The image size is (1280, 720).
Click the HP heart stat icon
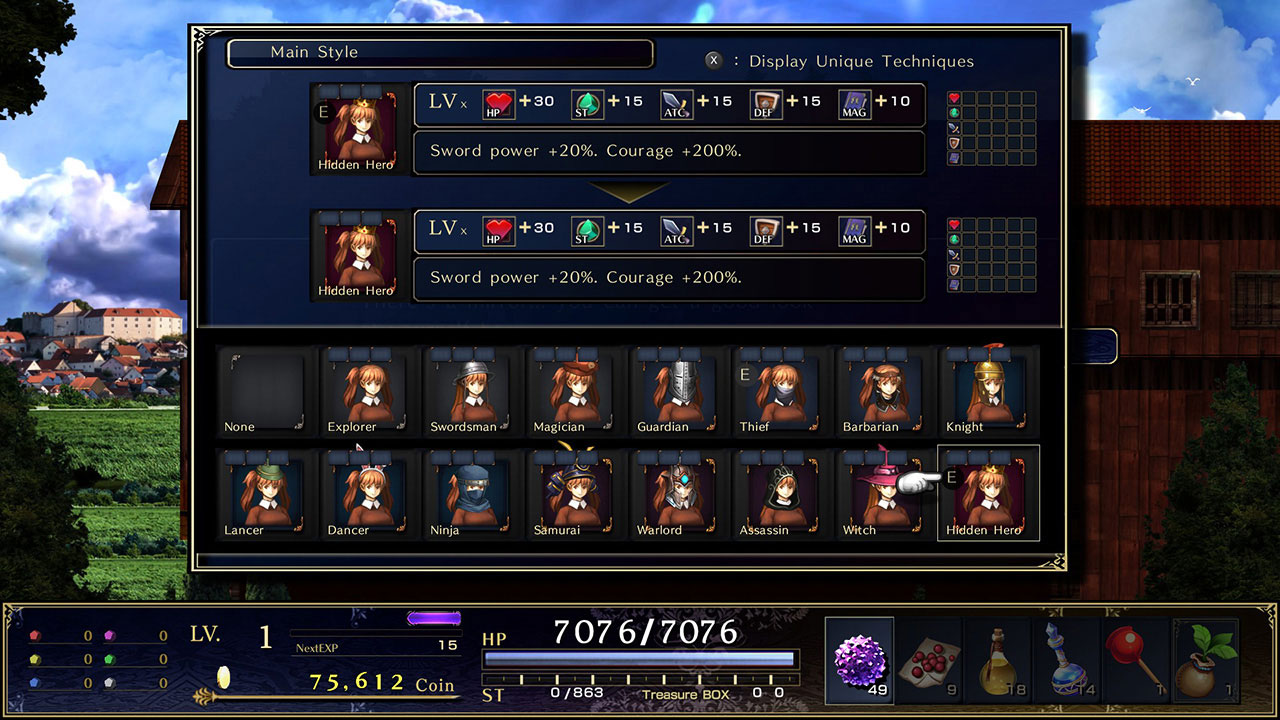click(498, 103)
